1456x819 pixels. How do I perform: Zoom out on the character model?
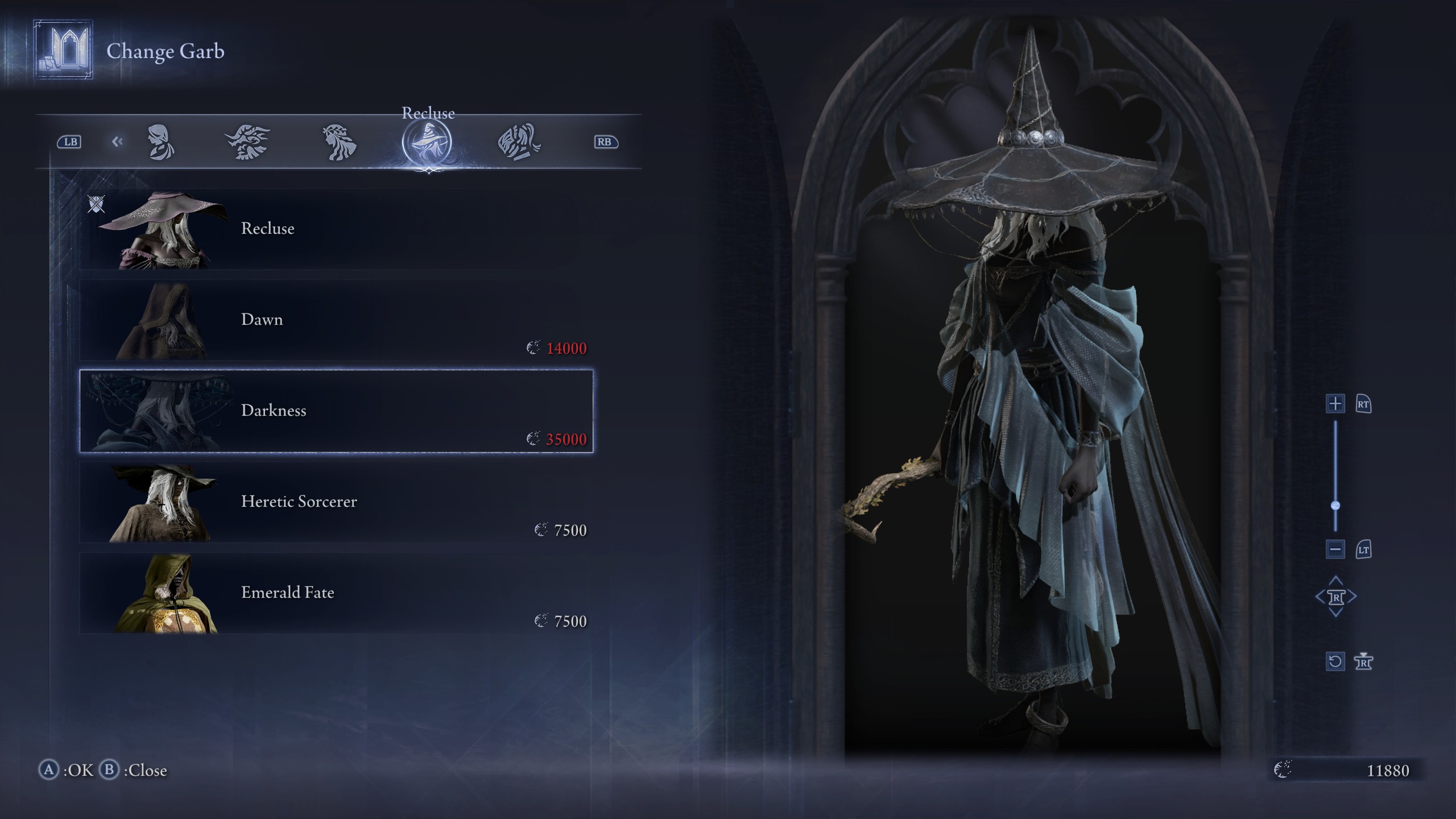[x=1335, y=549]
